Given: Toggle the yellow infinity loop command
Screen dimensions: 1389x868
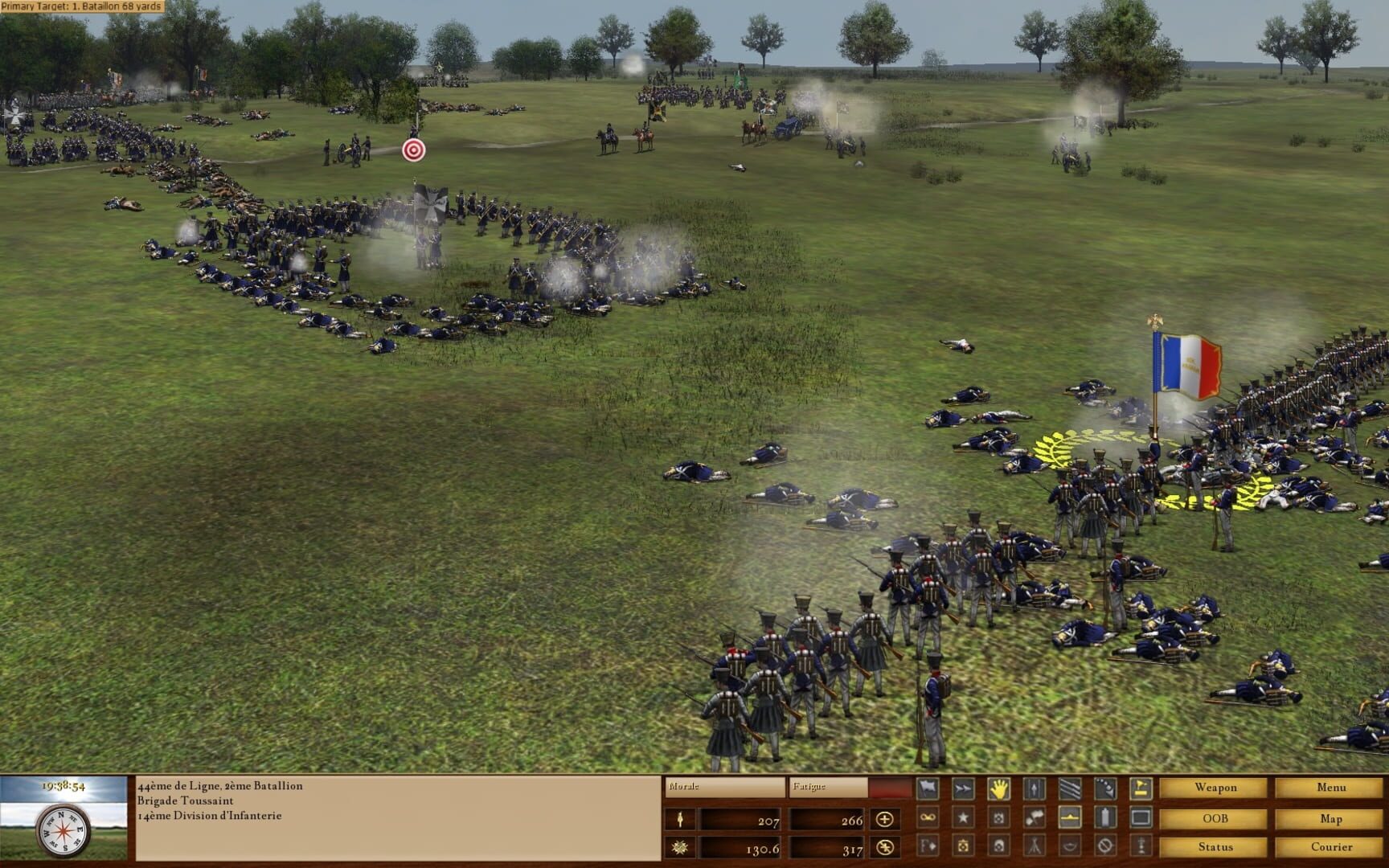Looking at the screenshot, I should coord(927,817).
